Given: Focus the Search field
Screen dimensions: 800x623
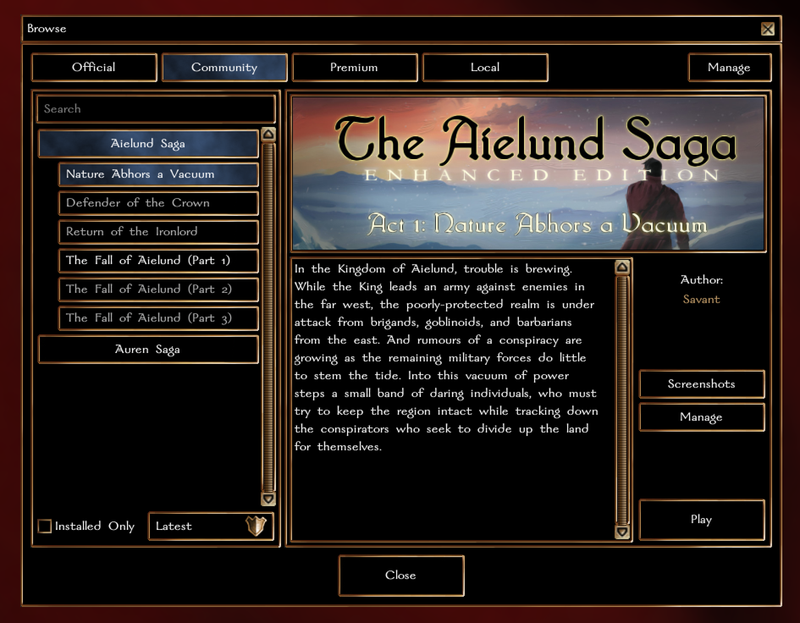Looking at the screenshot, I should pyautogui.click(x=155, y=109).
